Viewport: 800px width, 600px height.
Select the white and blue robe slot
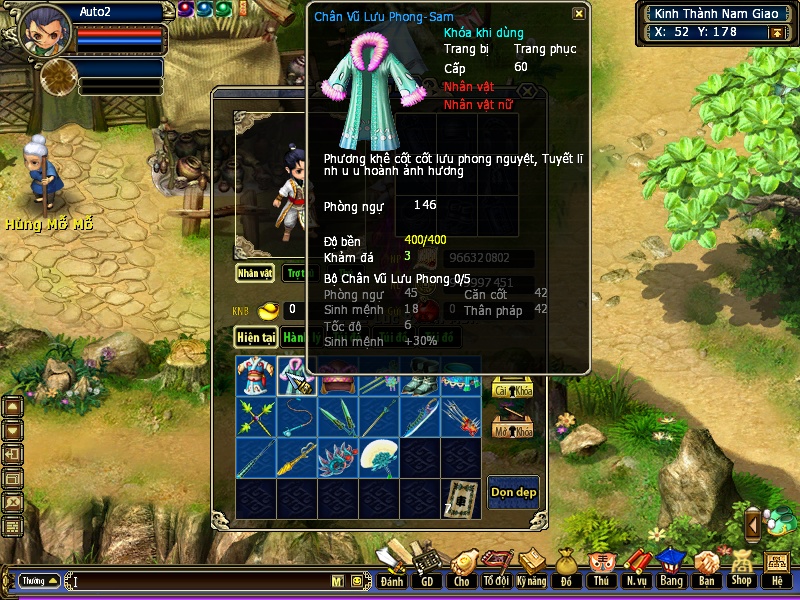[x=256, y=376]
